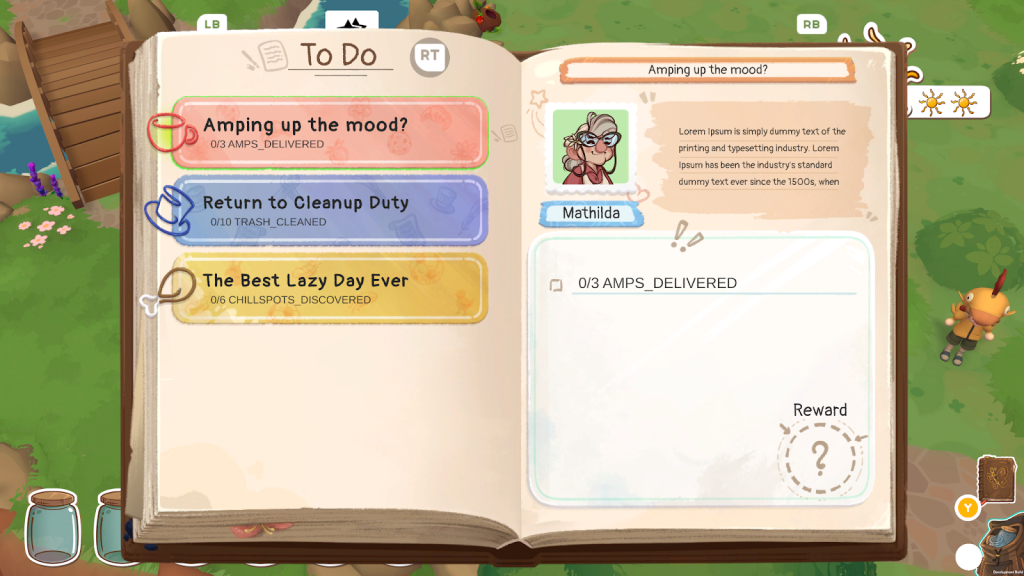Viewport: 1024px width, 576px height.
Task: Select the To Do page heading
Action: tap(340, 56)
